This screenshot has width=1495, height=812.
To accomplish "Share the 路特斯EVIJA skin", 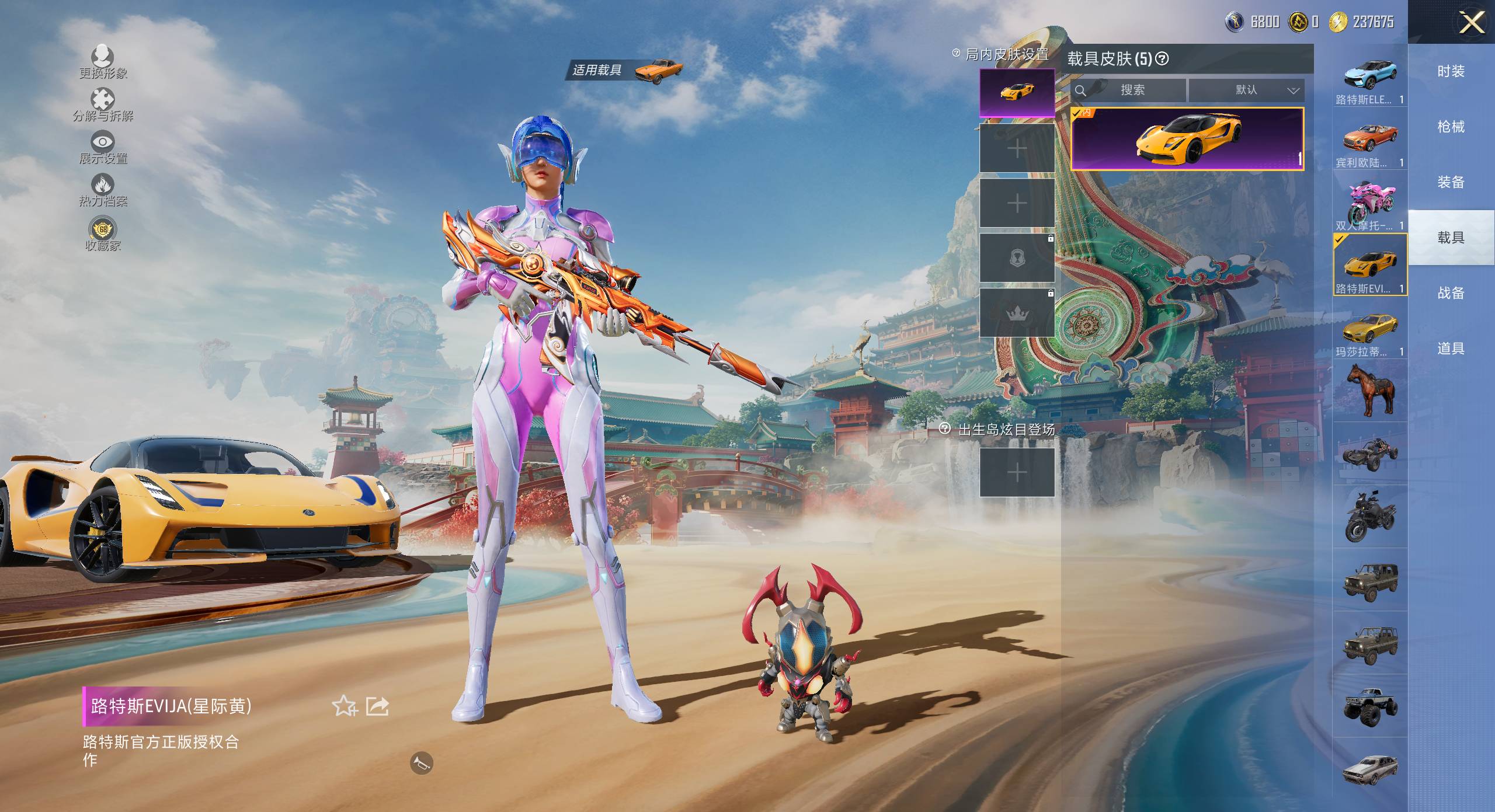I will point(377,706).
